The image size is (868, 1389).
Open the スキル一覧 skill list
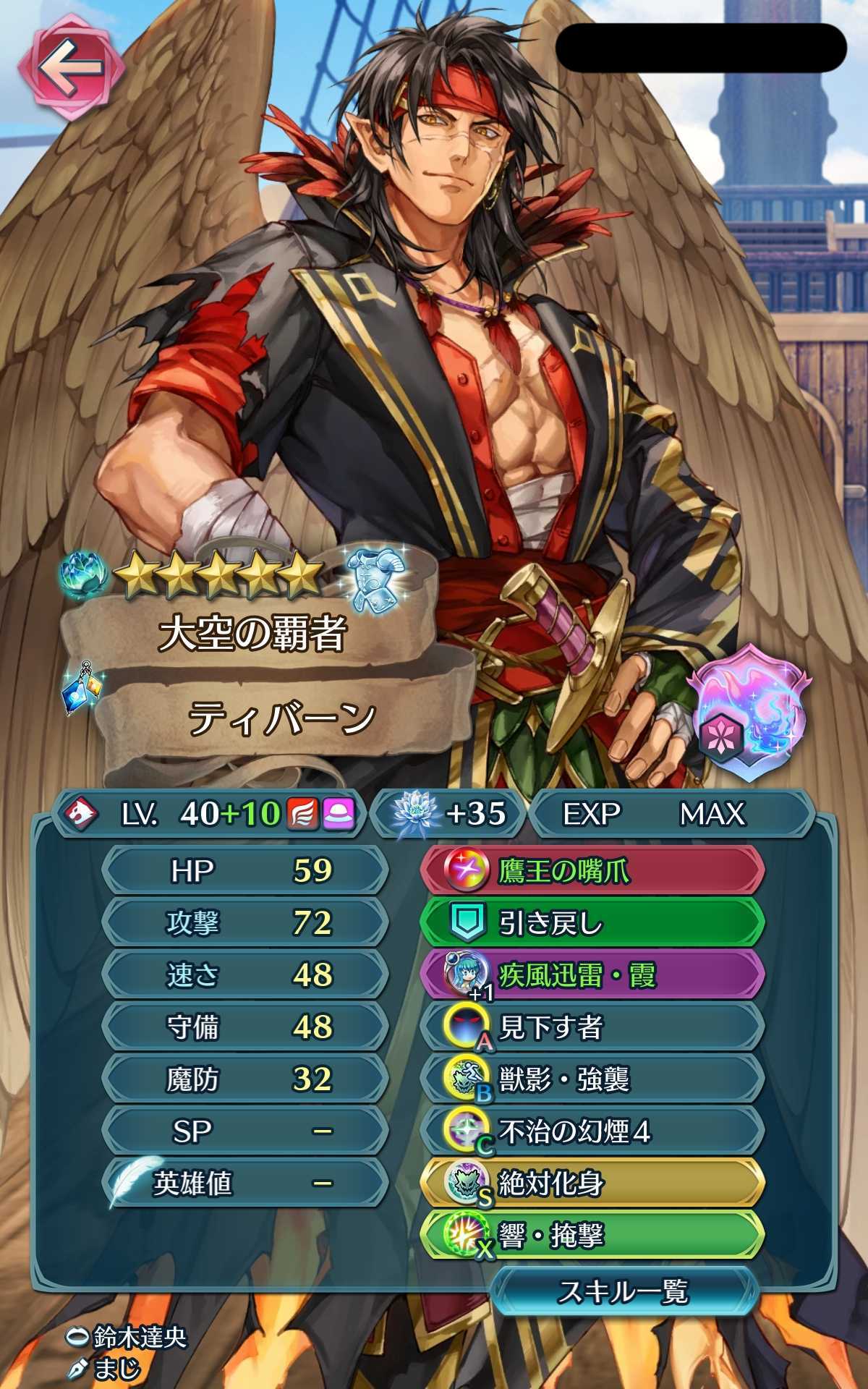[624, 1291]
